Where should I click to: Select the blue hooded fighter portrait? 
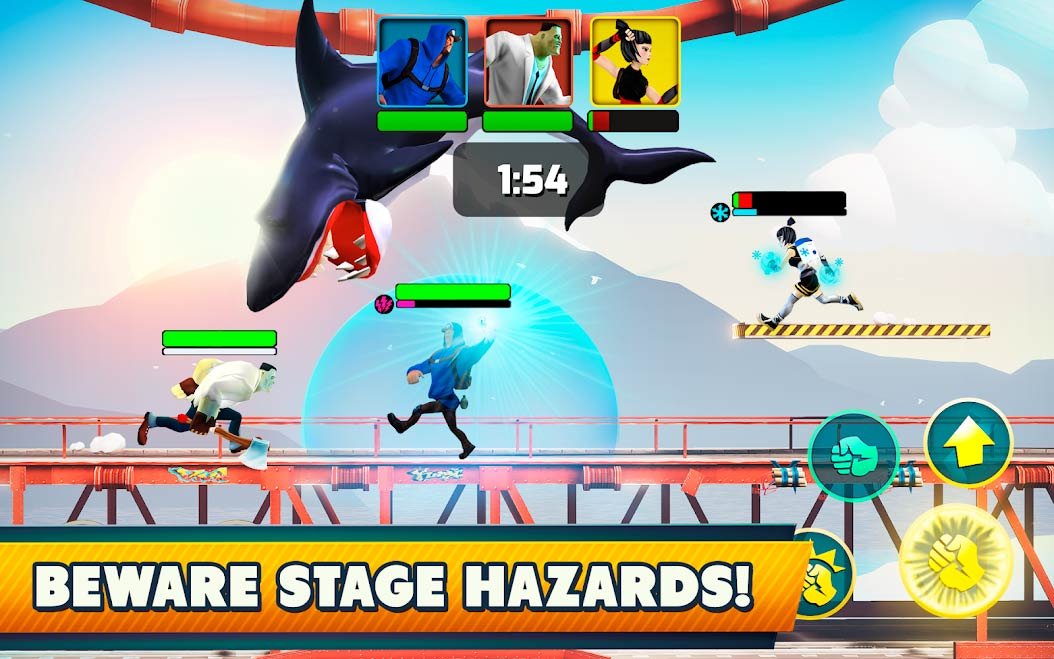pos(422,62)
